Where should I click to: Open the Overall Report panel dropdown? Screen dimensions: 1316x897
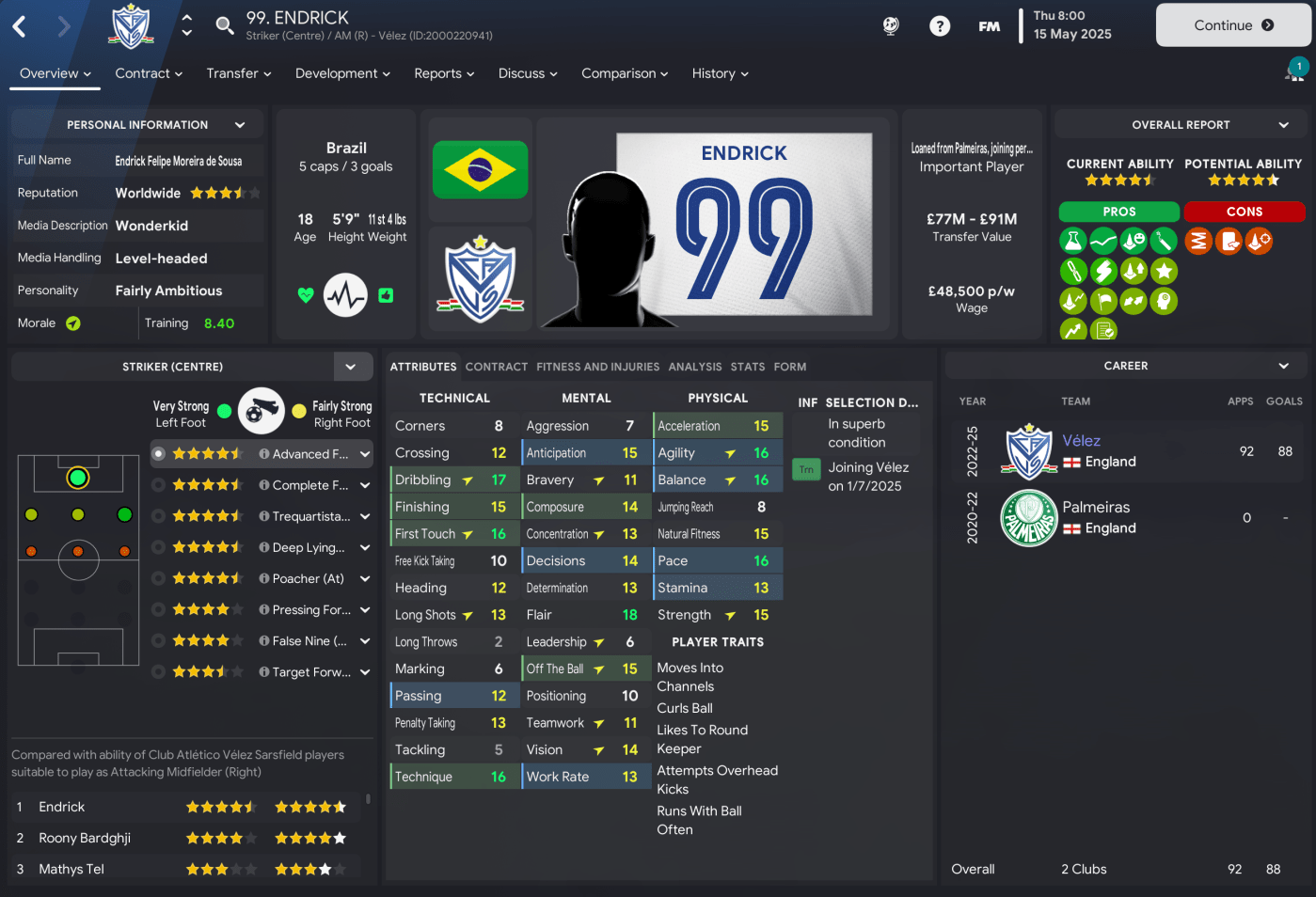(x=1284, y=125)
